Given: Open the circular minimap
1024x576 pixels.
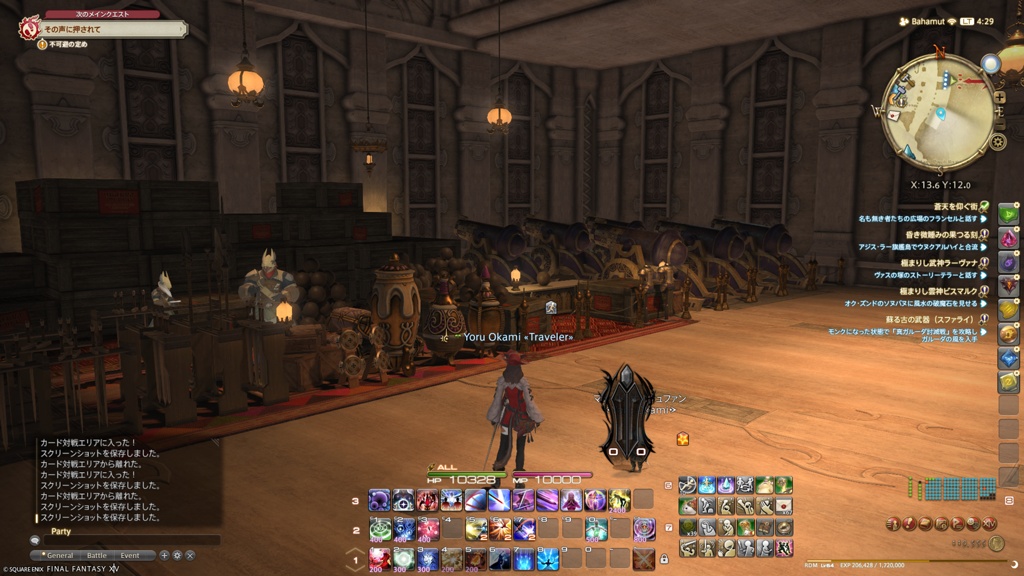Looking at the screenshot, I should (937, 112).
